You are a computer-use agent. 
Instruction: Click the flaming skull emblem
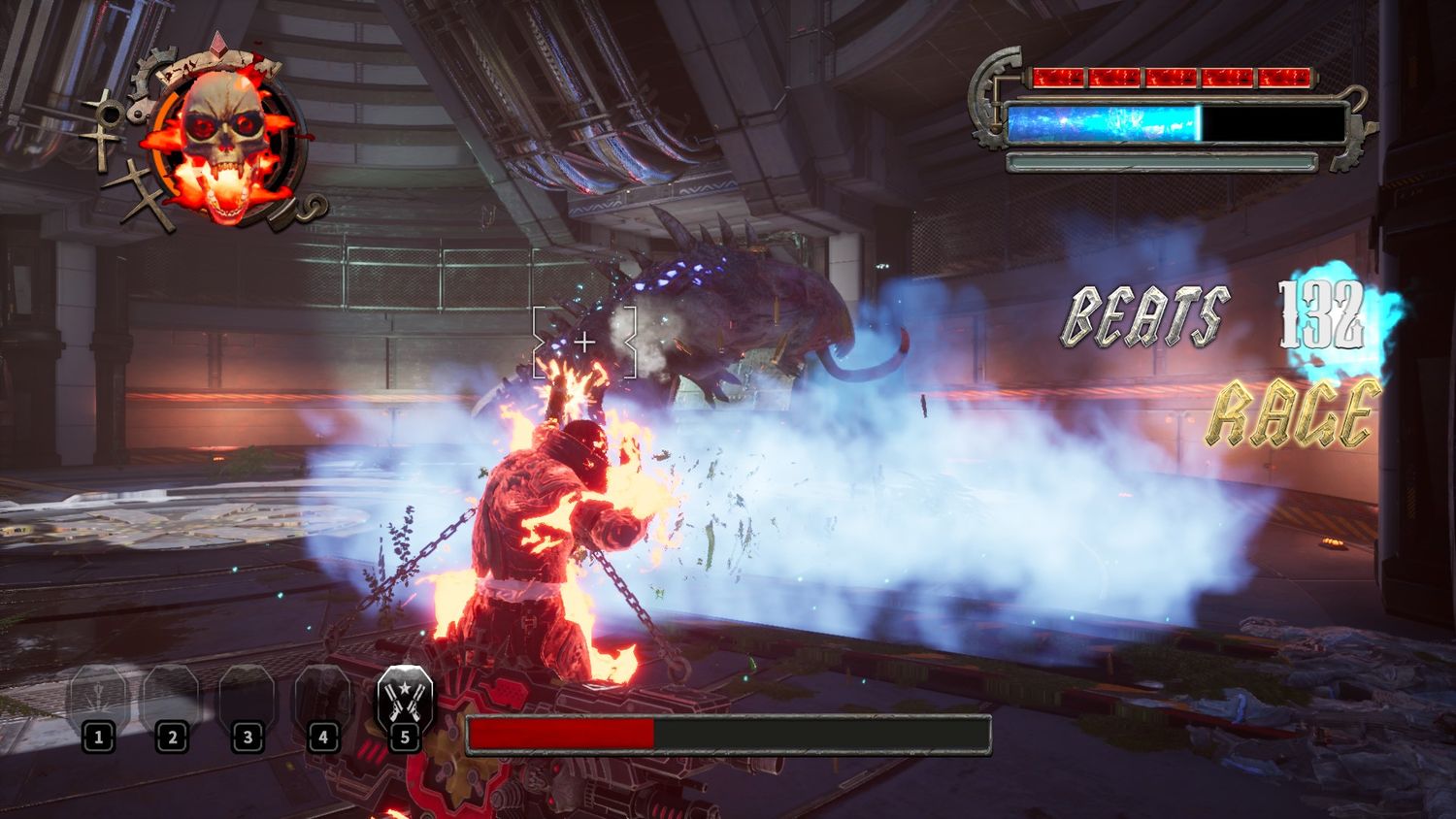point(221,143)
